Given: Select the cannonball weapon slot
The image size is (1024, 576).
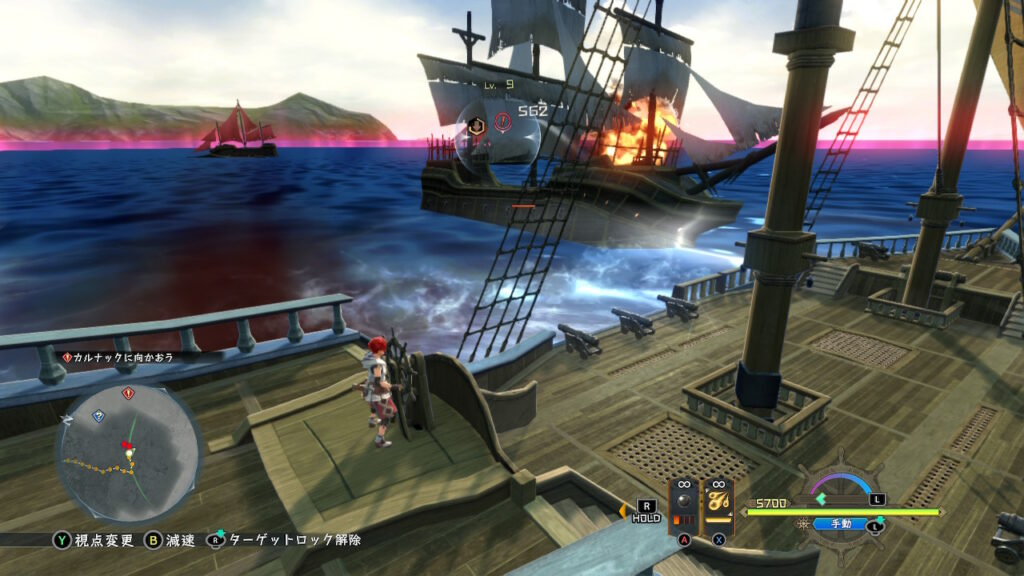Looking at the screenshot, I should click(685, 507).
